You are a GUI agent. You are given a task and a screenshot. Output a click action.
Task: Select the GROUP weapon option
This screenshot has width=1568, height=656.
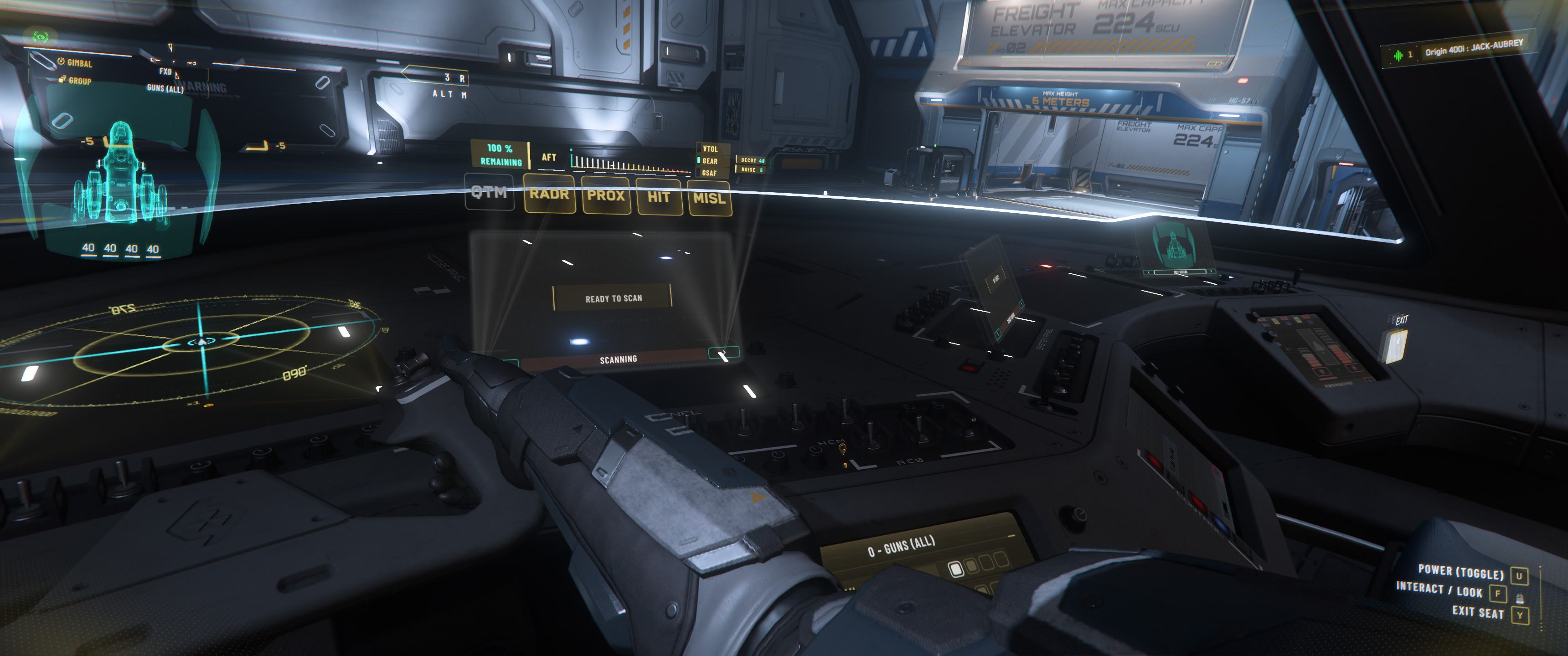(78, 80)
